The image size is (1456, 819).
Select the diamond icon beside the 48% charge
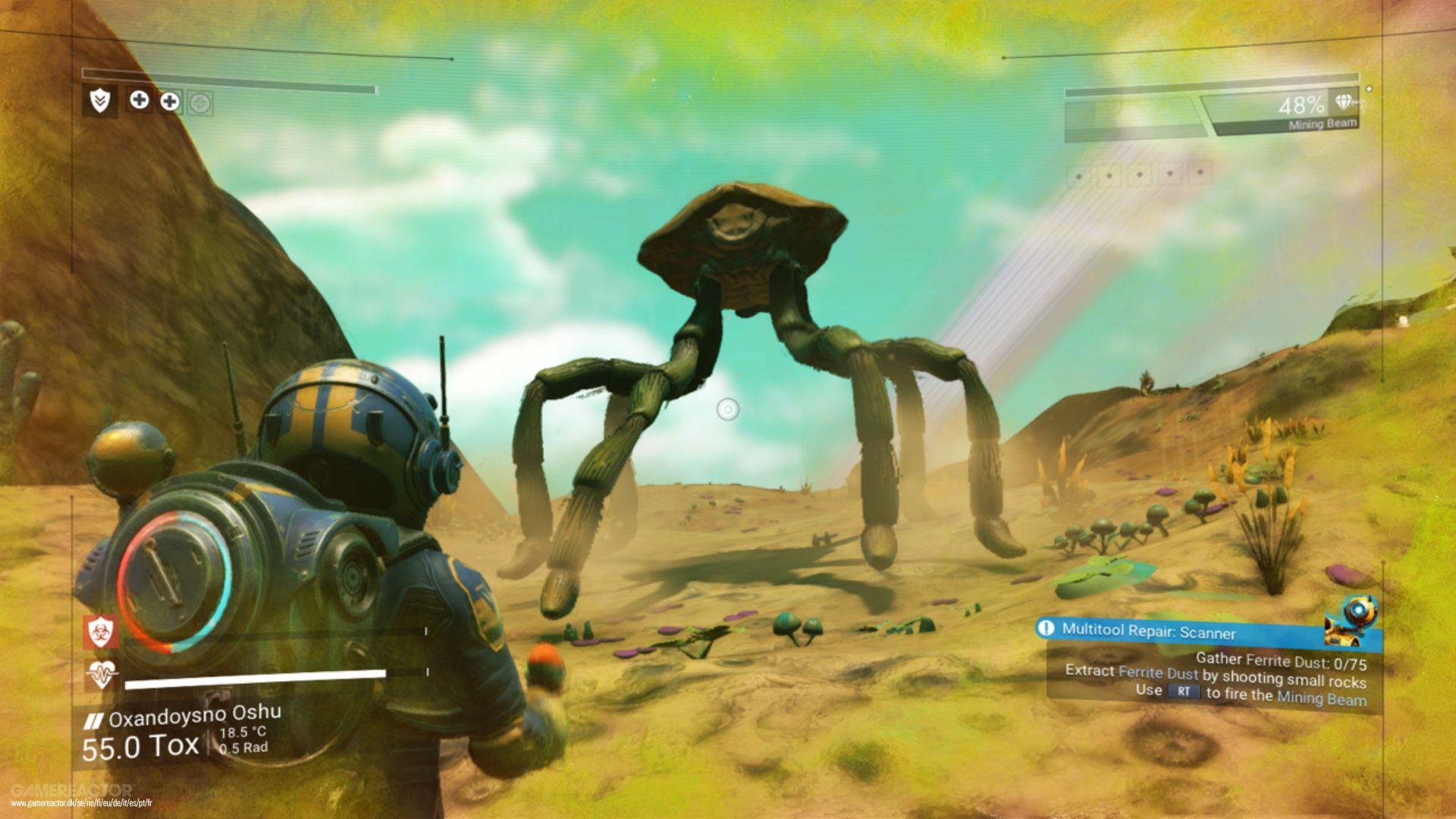1344,102
